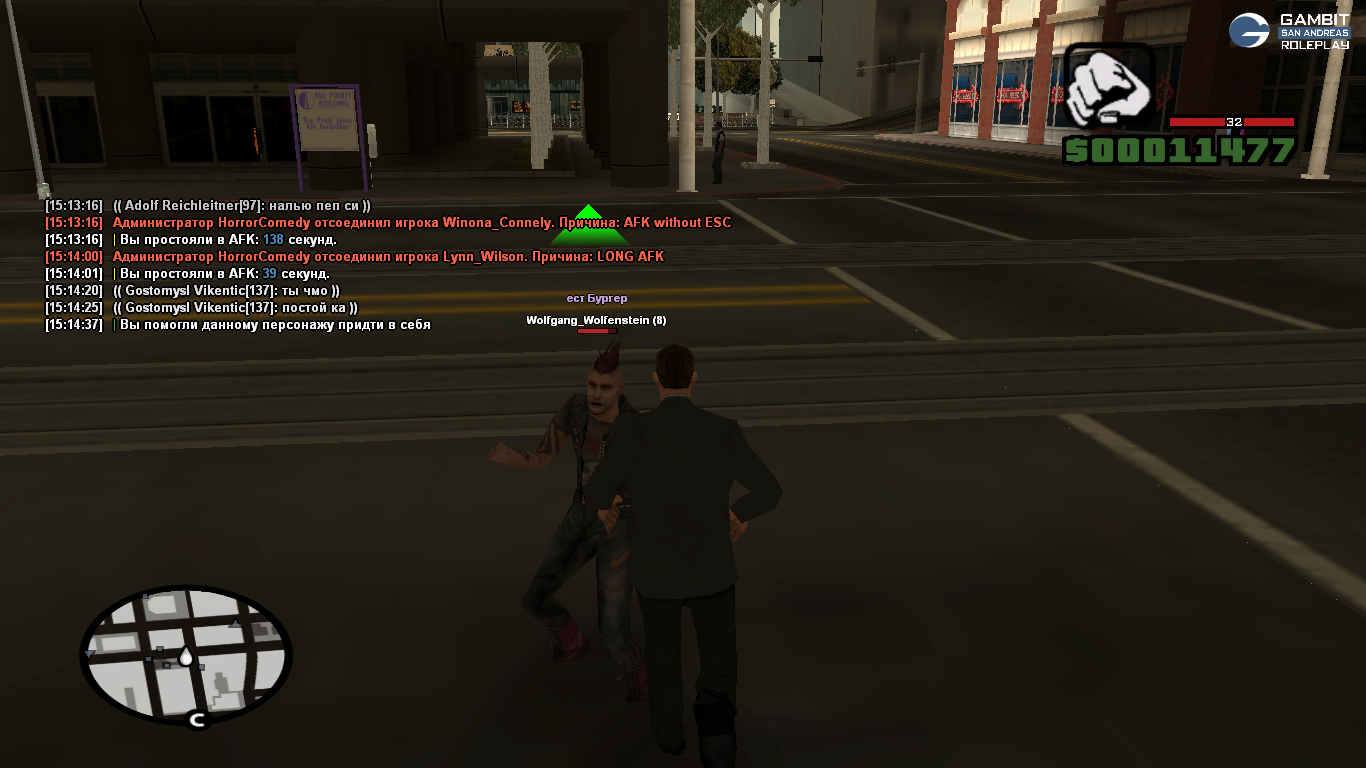Click the HorrorComedy Winona_Connely kick message
Image resolution: width=1366 pixels, height=768 pixels.
pyautogui.click(x=421, y=223)
